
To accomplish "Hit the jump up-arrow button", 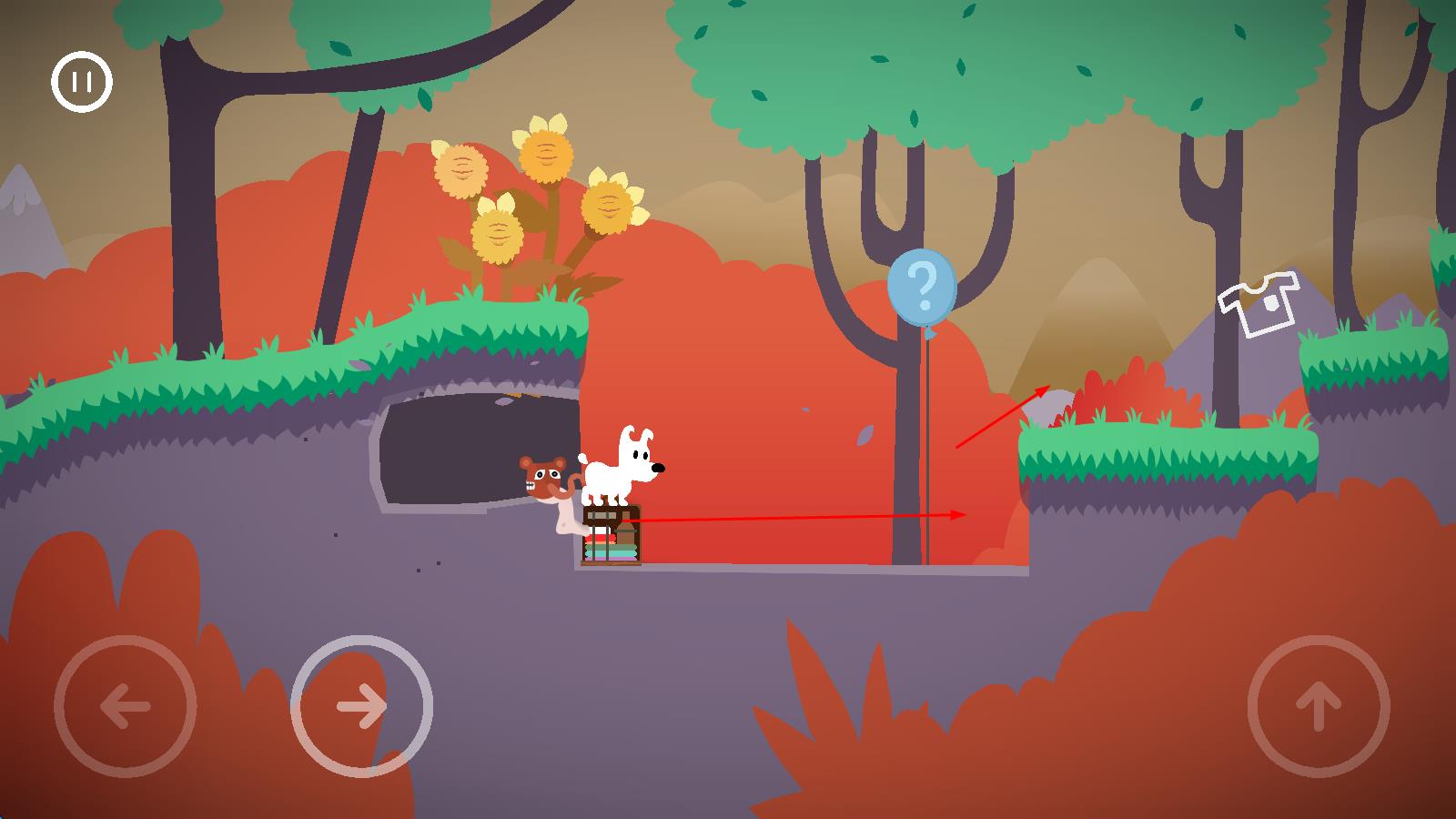I will coord(1319,706).
